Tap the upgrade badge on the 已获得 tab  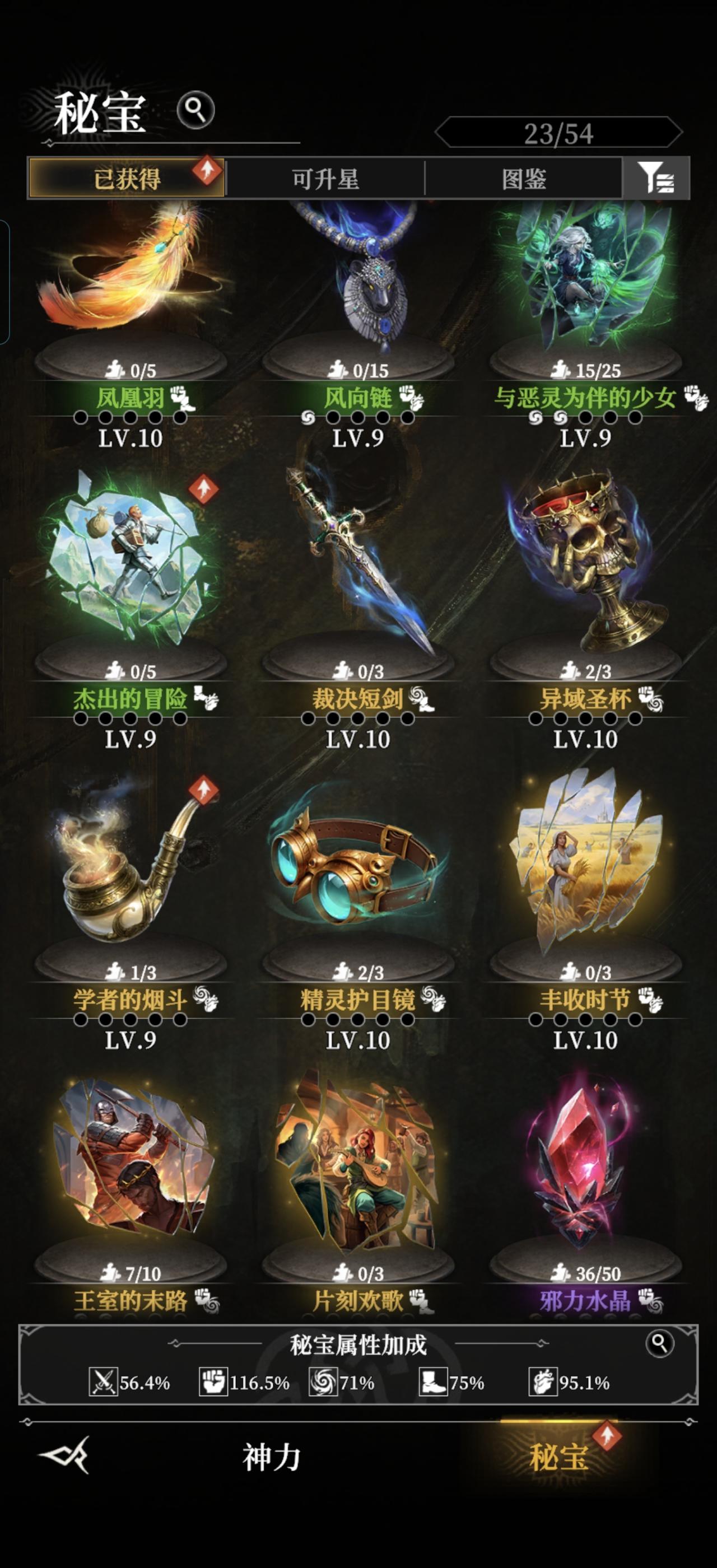pyautogui.click(x=207, y=170)
